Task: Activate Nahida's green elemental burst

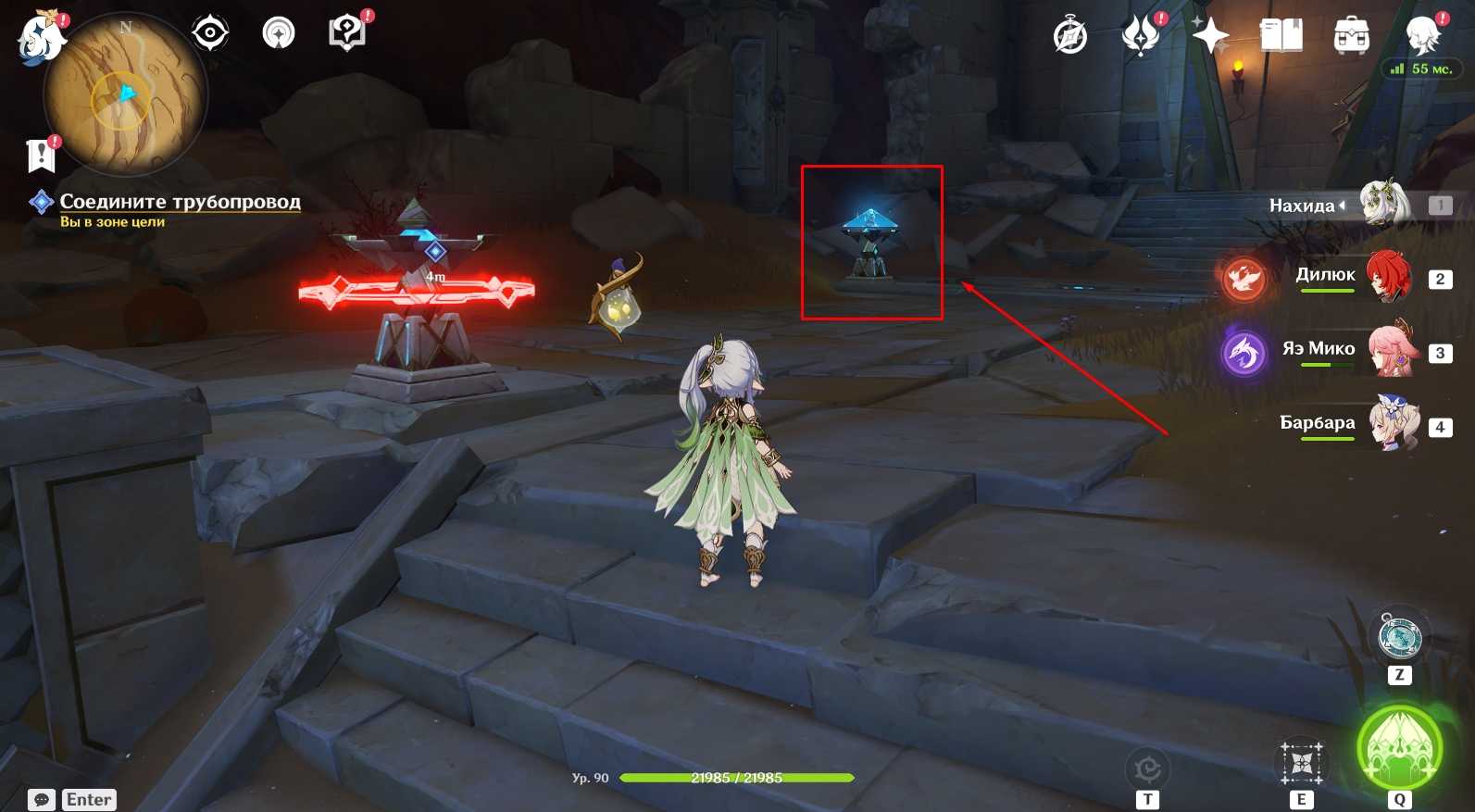Action: tap(1399, 748)
